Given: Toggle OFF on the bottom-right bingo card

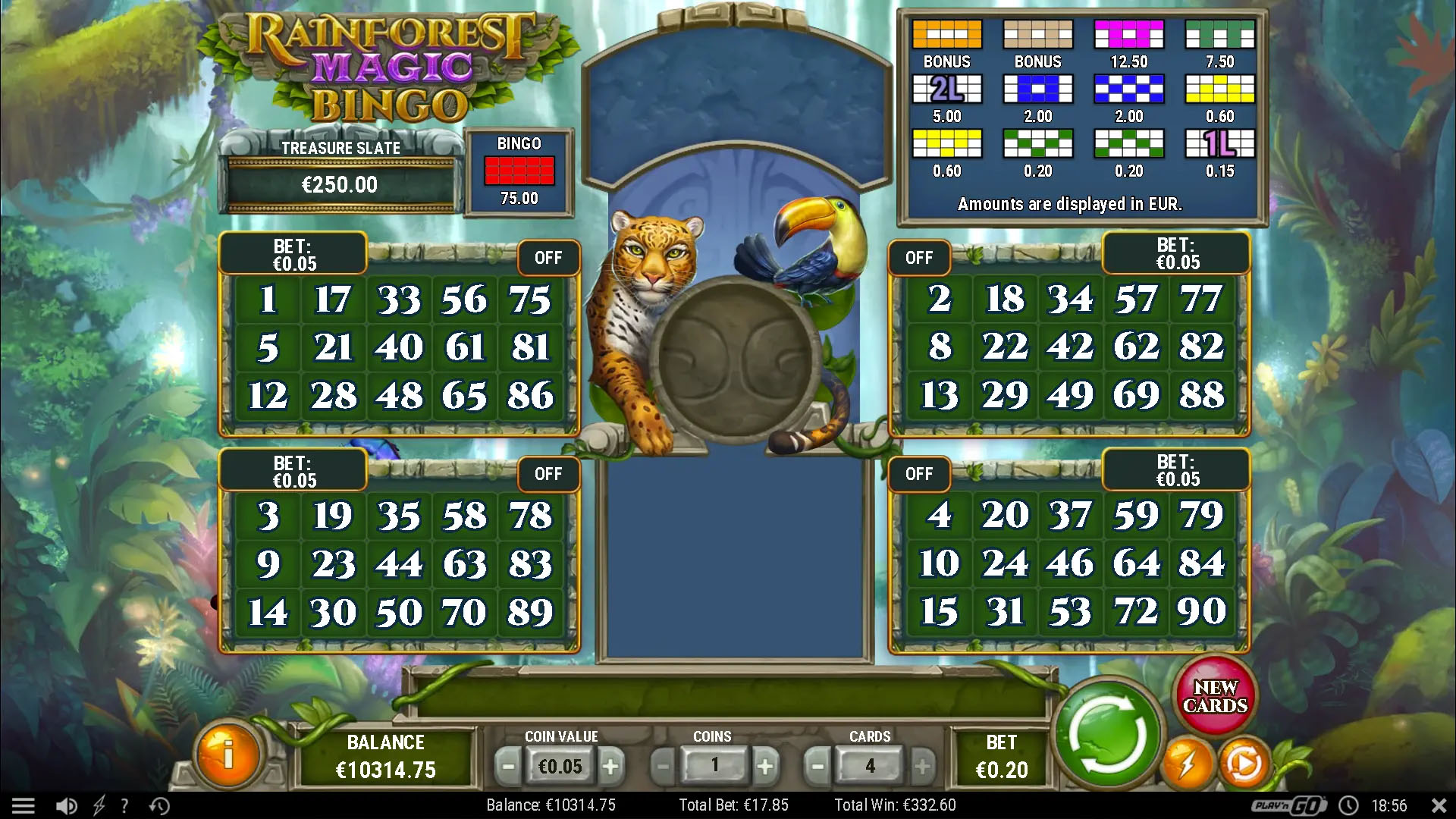Looking at the screenshot, I should click(919, 474).
